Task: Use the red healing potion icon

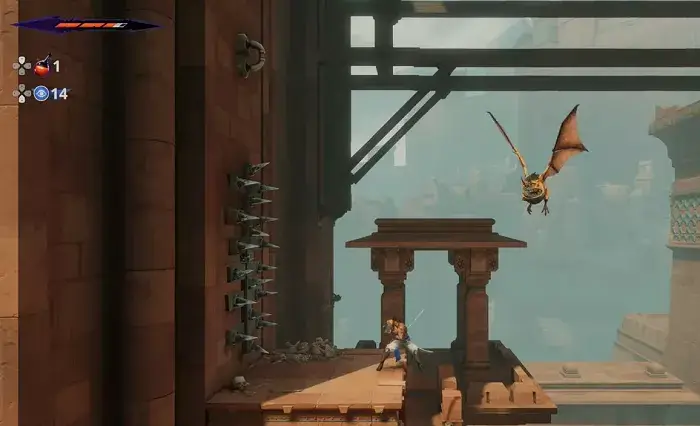Action: click(42, 67)
